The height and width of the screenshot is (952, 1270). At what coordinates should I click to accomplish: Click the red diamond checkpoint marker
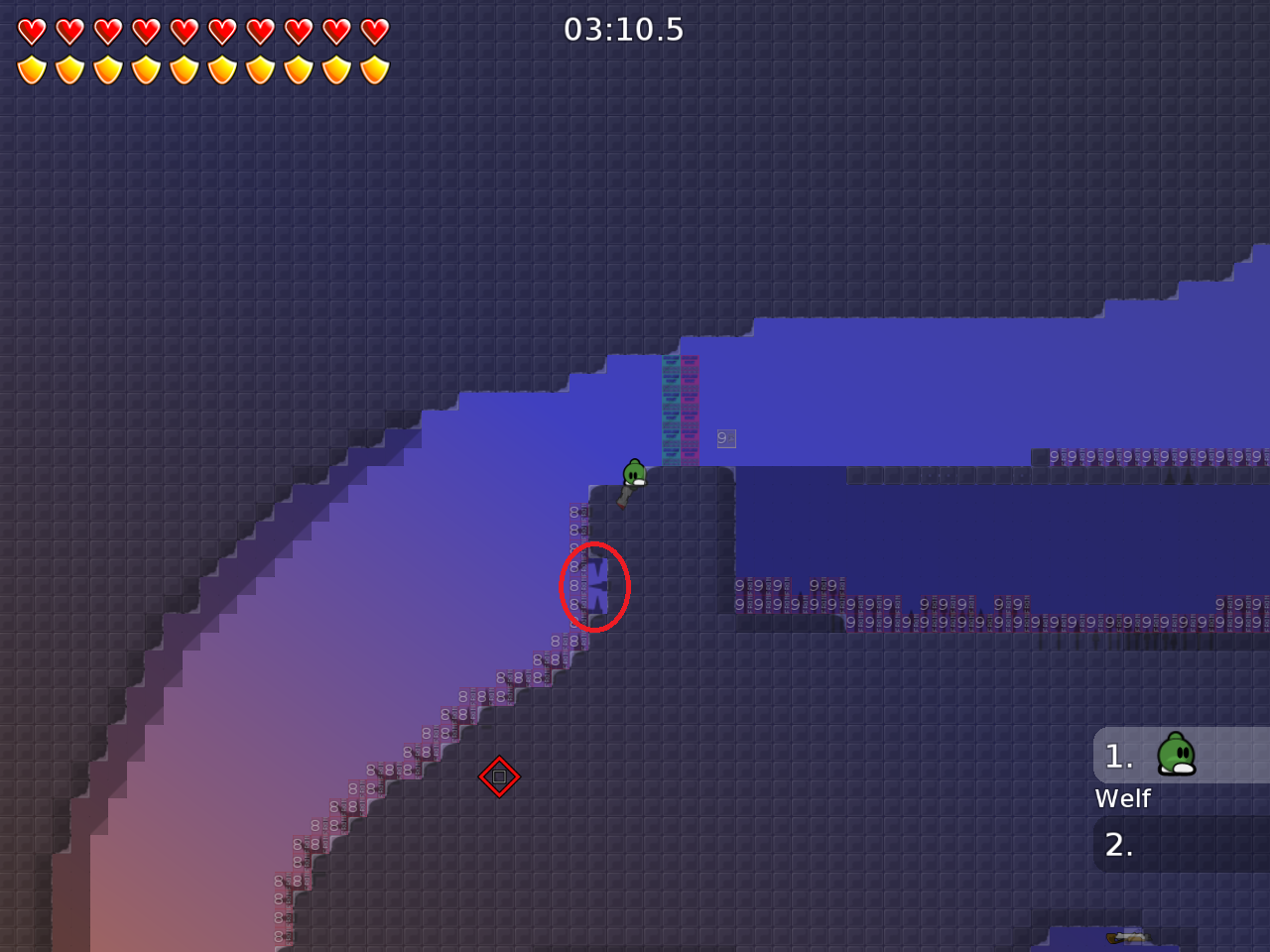point(499,777)
